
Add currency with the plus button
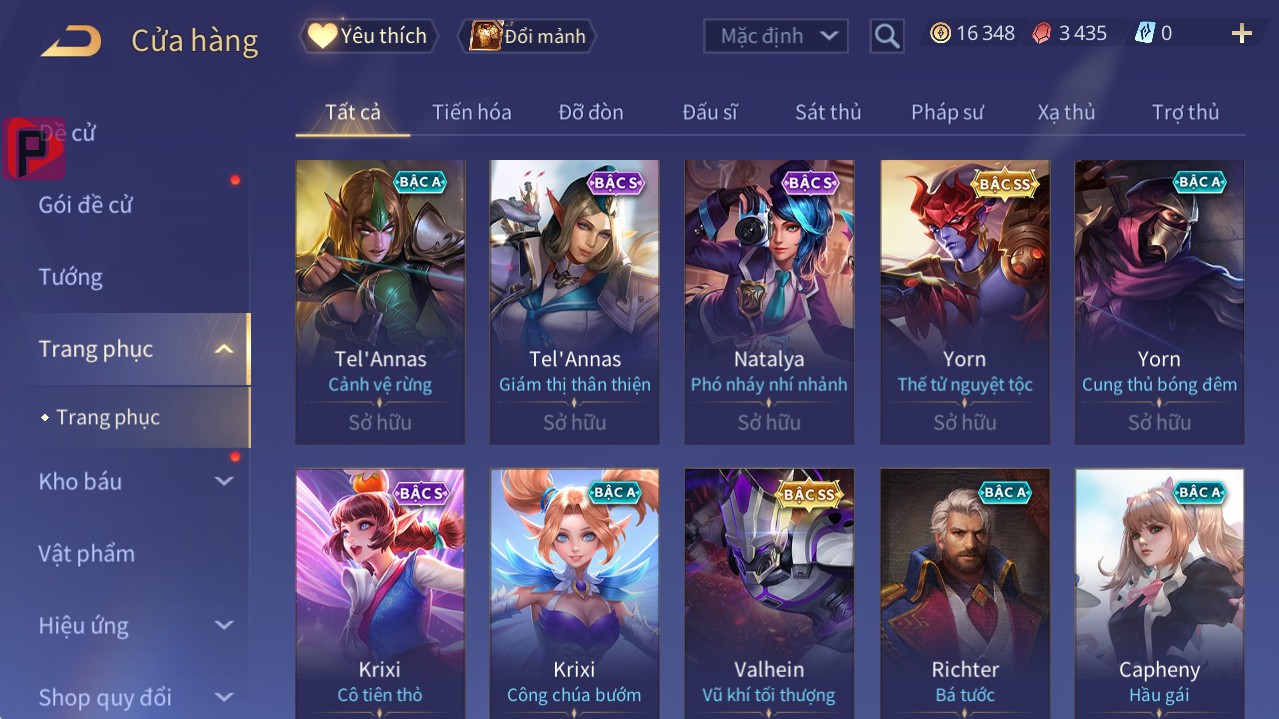click(1241, 34)
